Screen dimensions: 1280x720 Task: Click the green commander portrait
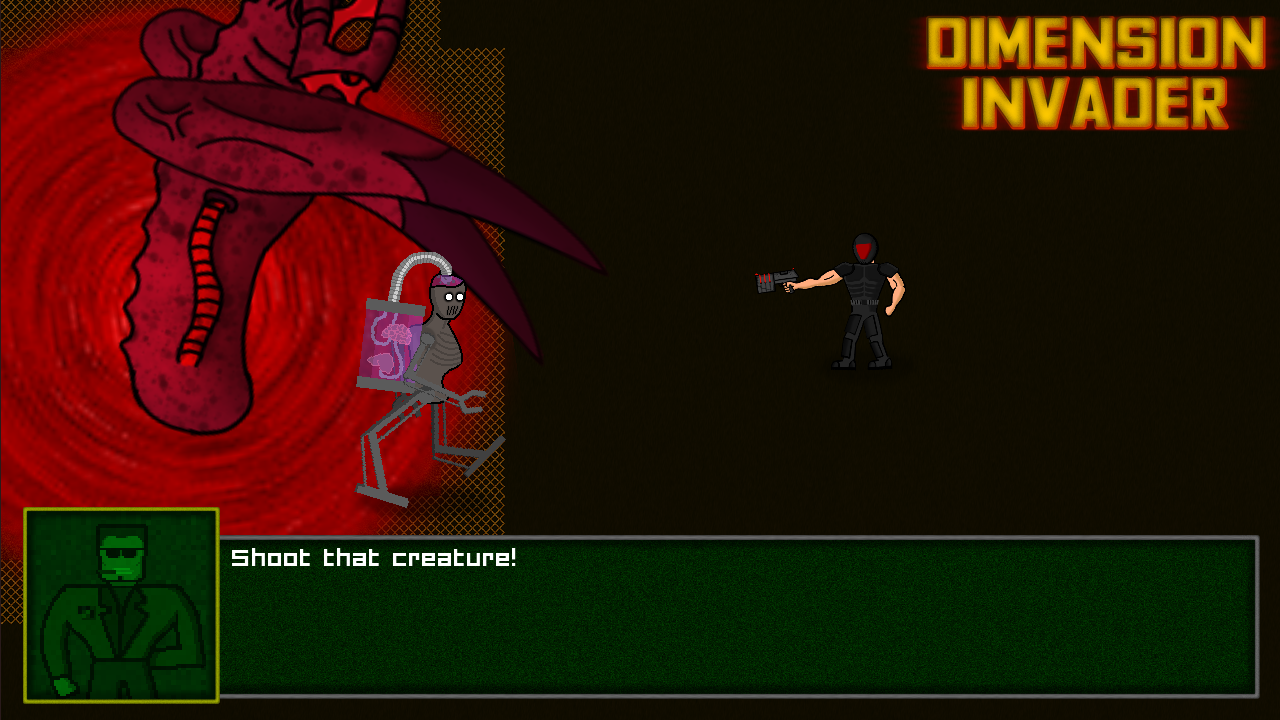(x=121, y=605)
